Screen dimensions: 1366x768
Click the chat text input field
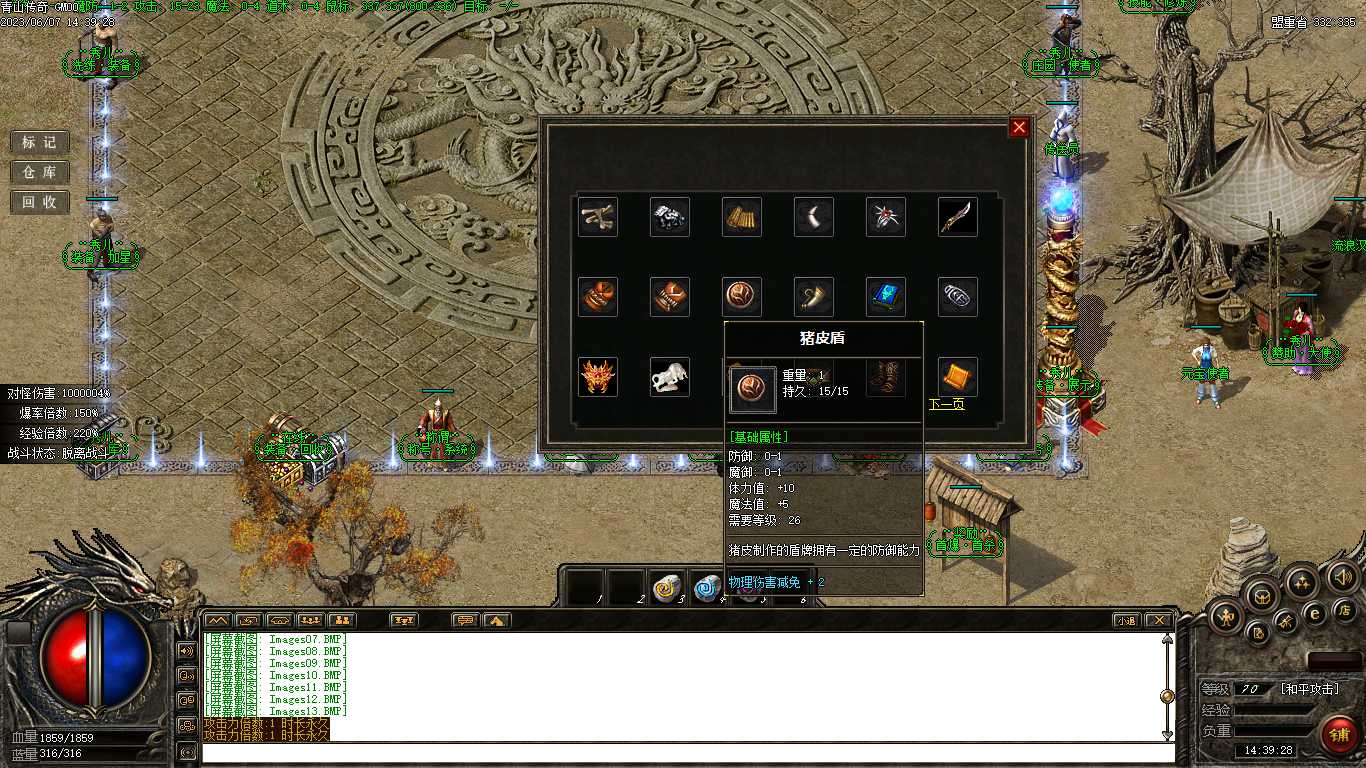(680, 752)
